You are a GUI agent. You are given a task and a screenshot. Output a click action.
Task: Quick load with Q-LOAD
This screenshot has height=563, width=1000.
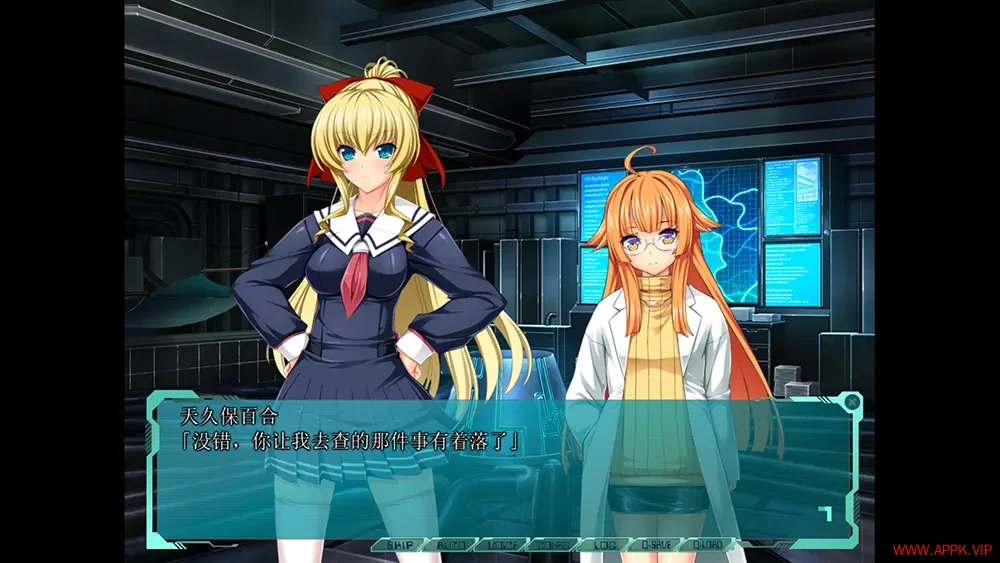pyautogui.click(x=707, y=545)
